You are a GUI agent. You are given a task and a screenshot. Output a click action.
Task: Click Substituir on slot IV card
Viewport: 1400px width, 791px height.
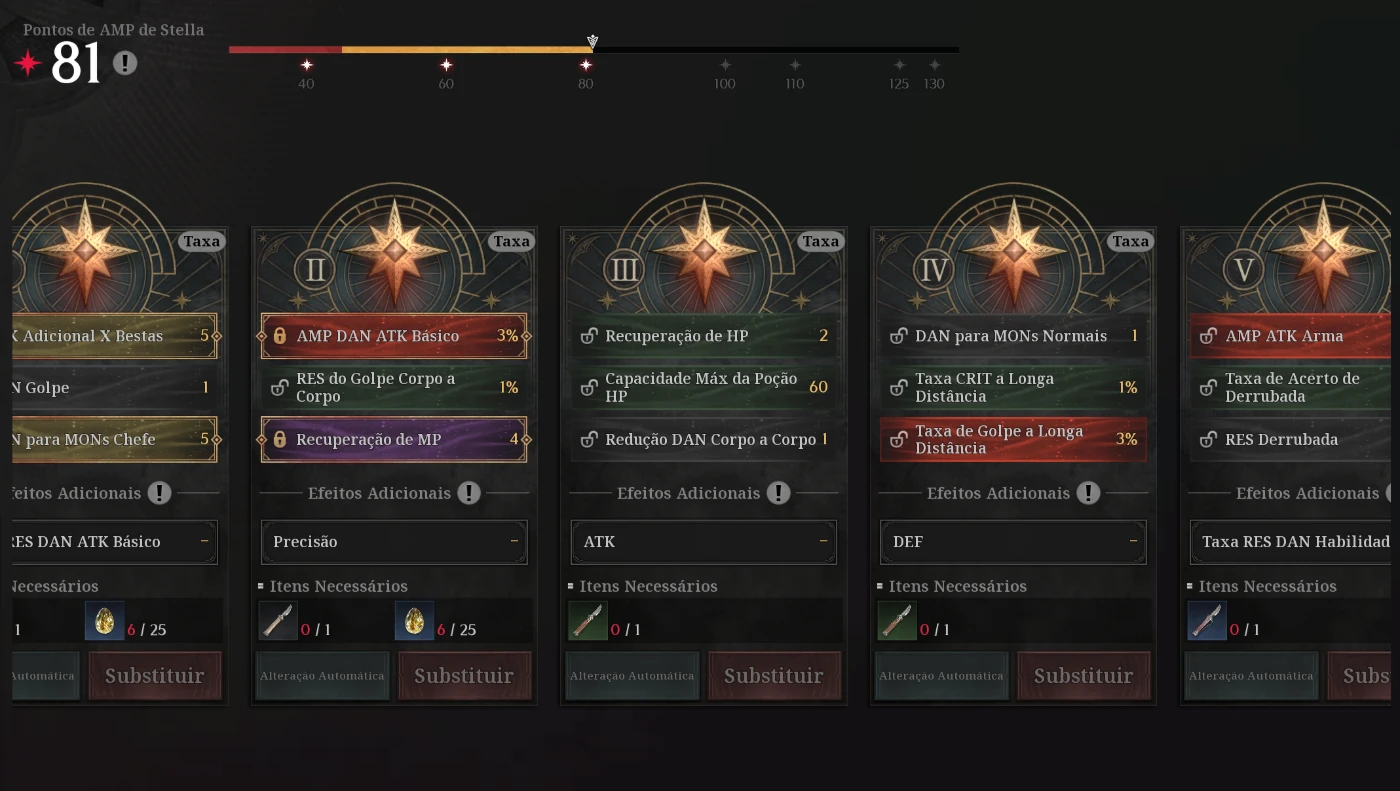click(x=1083, y=676)
